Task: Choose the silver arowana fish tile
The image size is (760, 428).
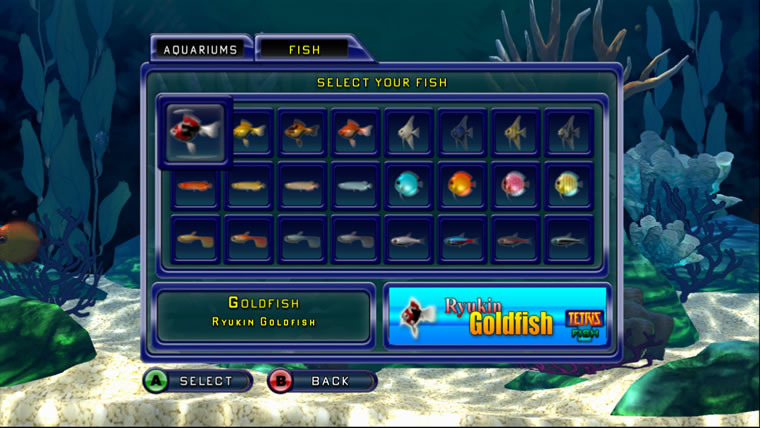Action: [x=355, y=185]
